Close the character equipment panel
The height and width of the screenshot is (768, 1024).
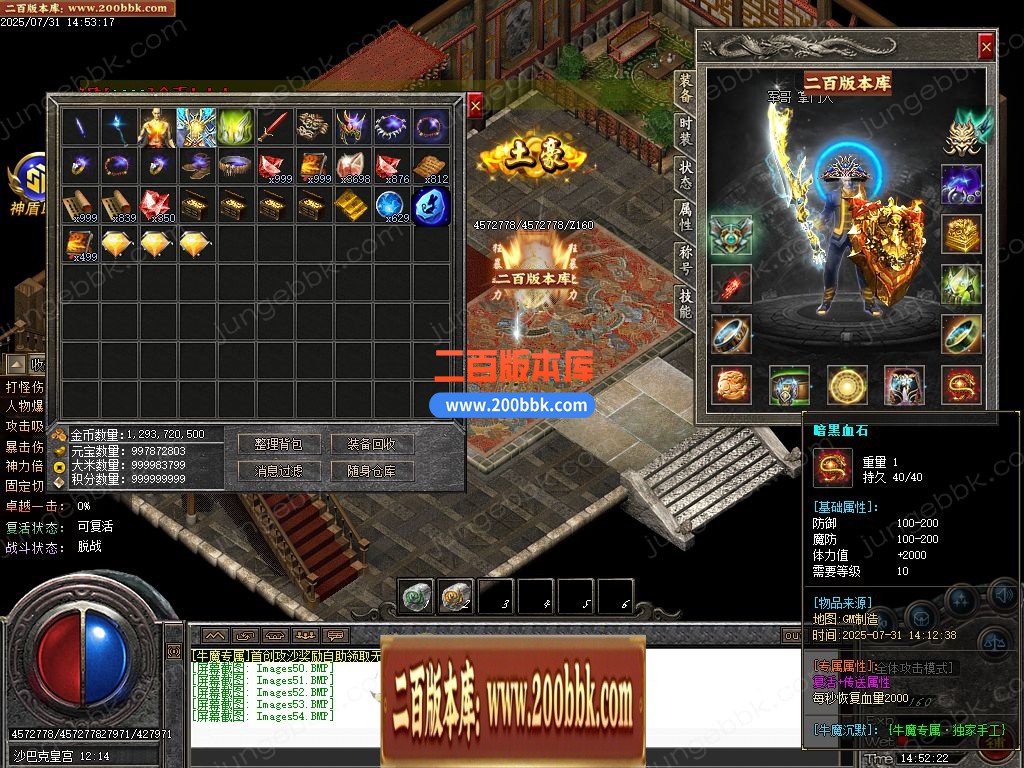tap(986, 46)
